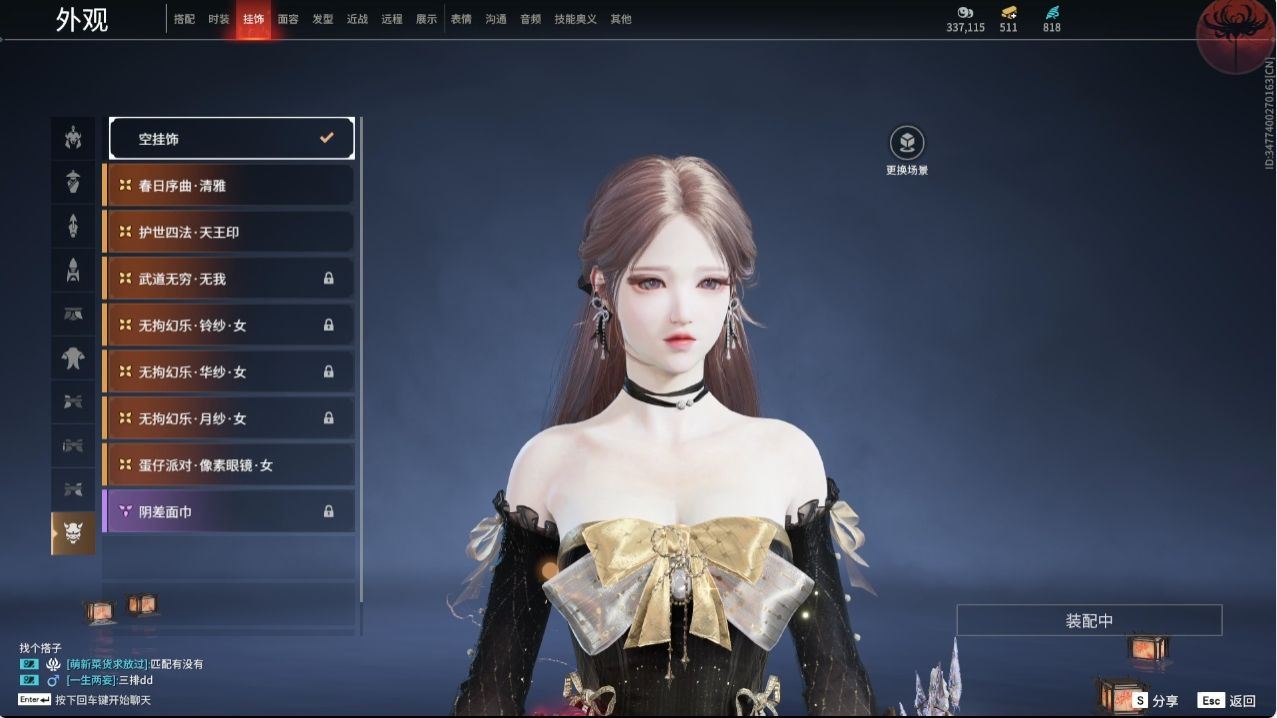Pick the 护世四法·天王印 accessory
Screen dimensions: 1277x718
(x=229, y=232)
